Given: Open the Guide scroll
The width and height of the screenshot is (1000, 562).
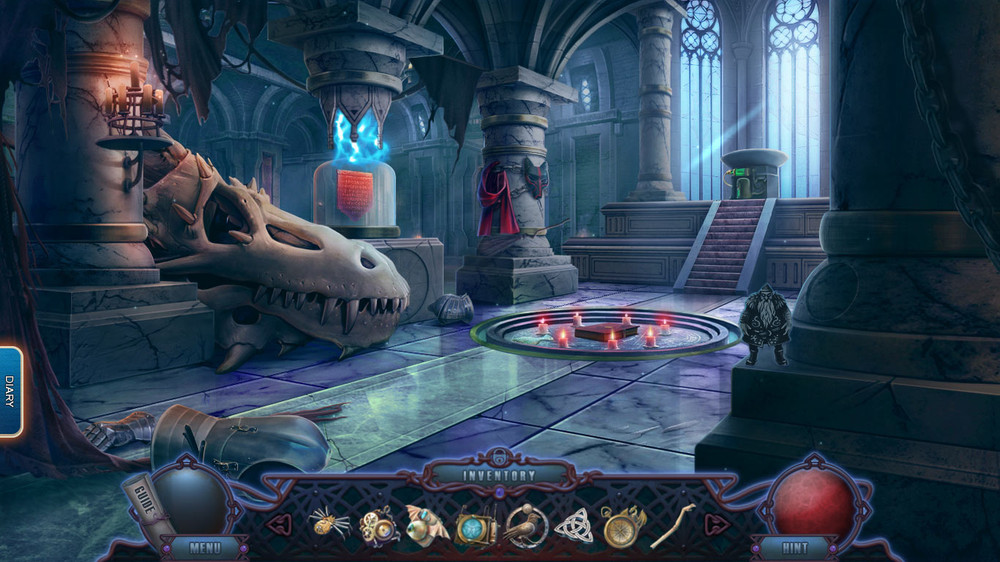Looking at the screenshot, I should (141, 497).
